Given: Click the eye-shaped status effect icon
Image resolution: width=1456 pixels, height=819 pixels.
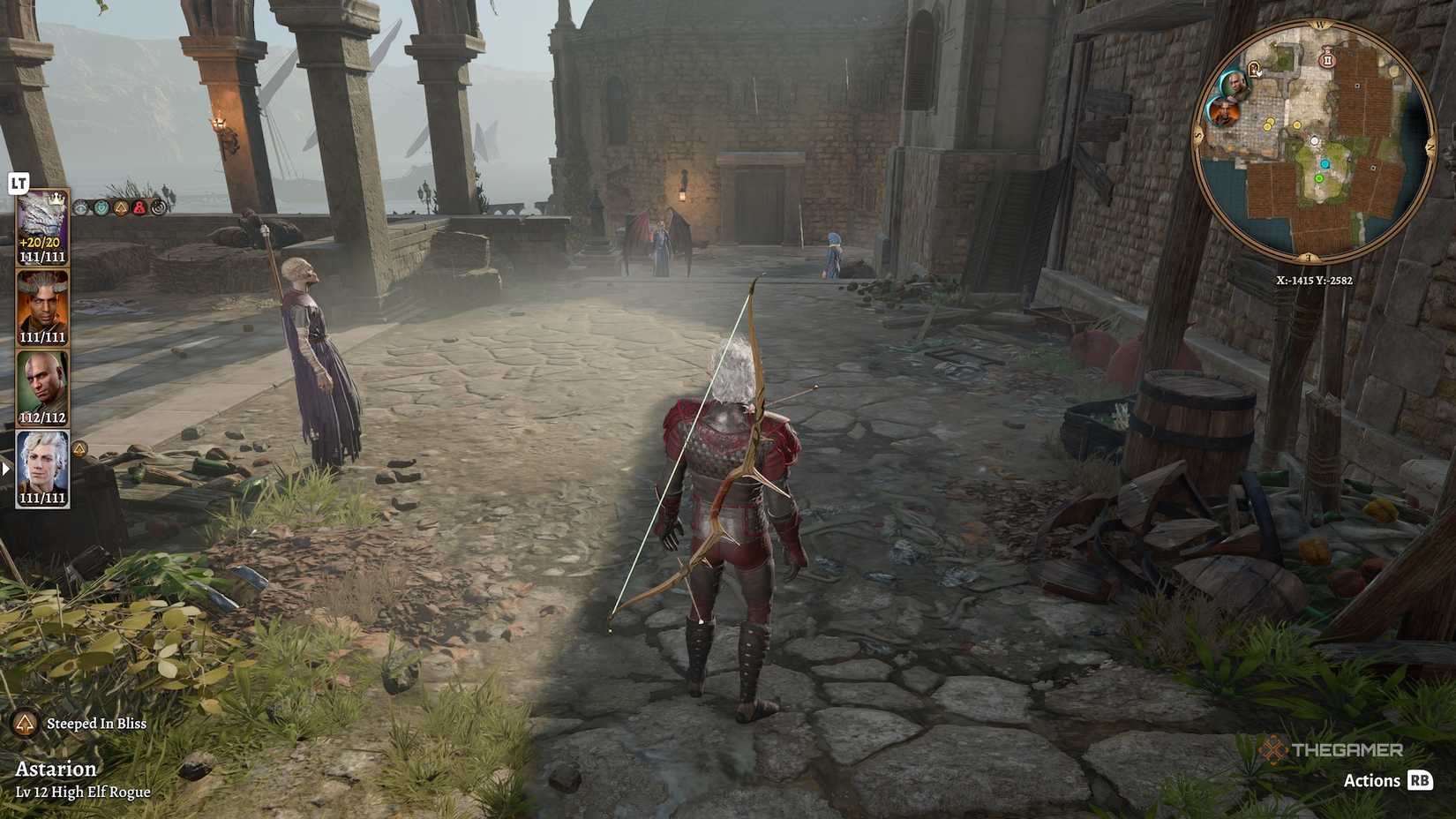Looking at the screenshot, I should point(80,207).
